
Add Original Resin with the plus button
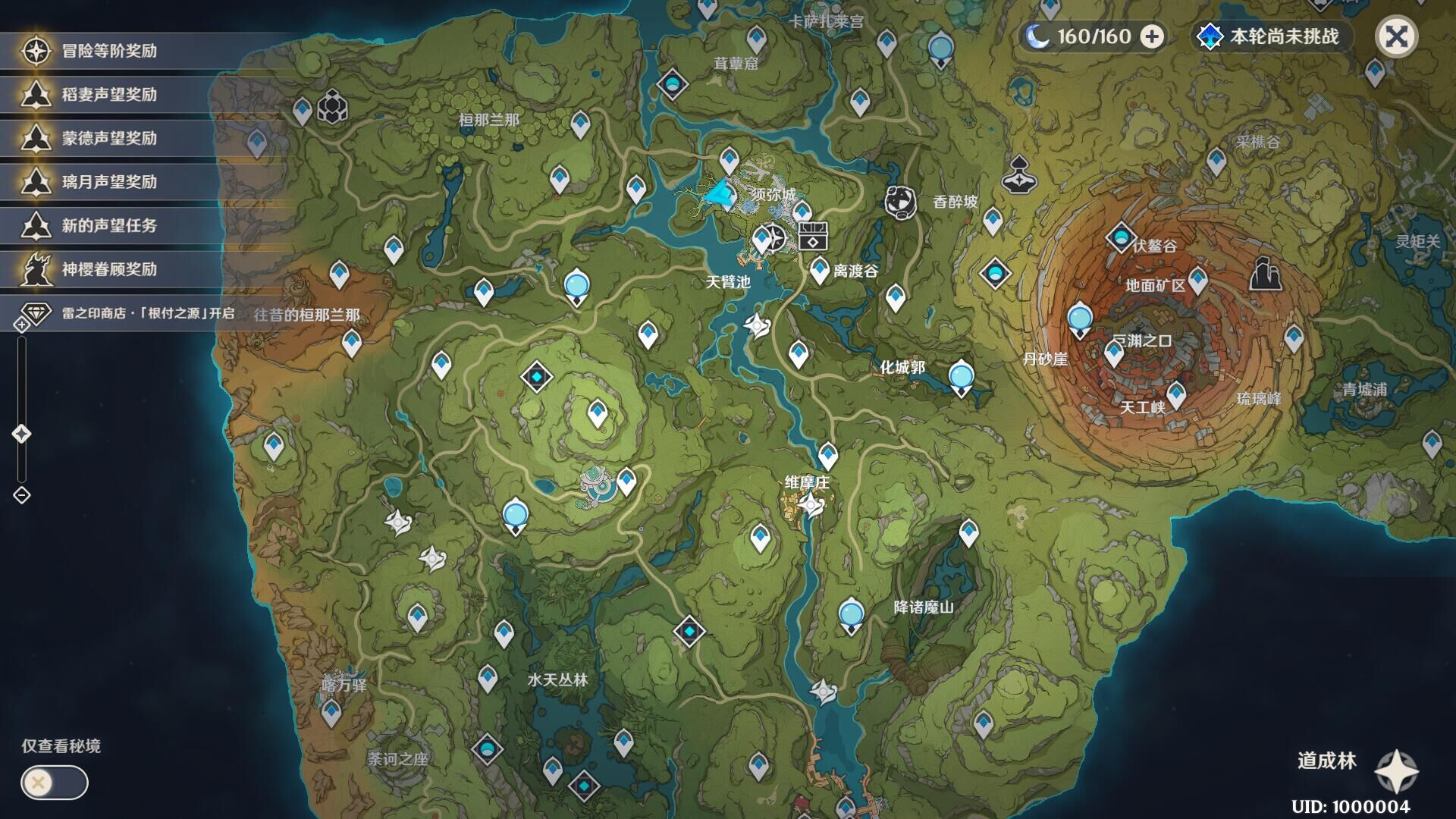point(1152,36)
